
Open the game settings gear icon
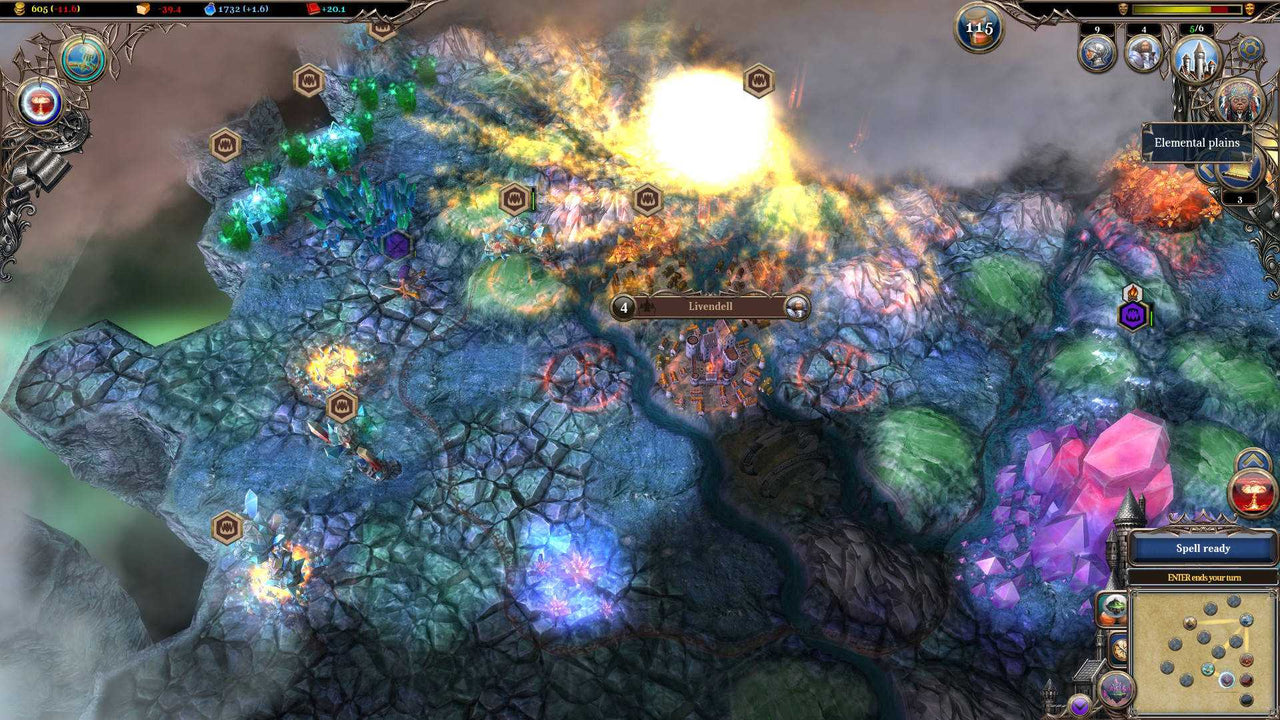point(1250,48)
